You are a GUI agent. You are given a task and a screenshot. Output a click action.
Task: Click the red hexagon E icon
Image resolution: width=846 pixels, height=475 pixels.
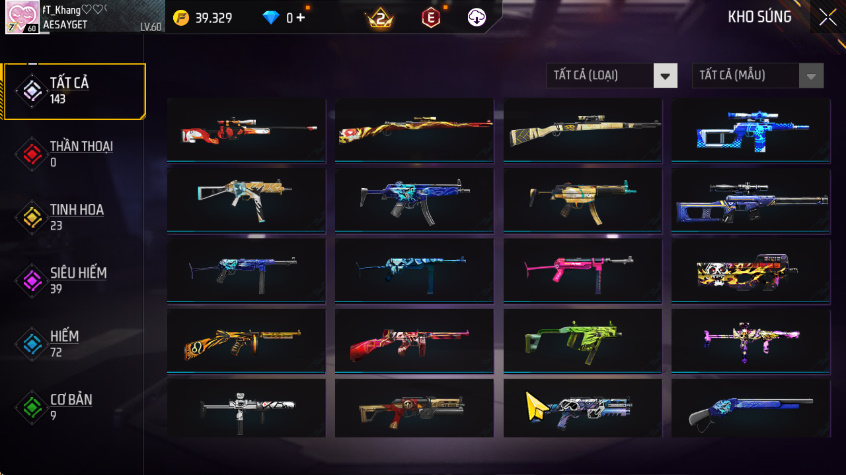(x=430, y=18)
